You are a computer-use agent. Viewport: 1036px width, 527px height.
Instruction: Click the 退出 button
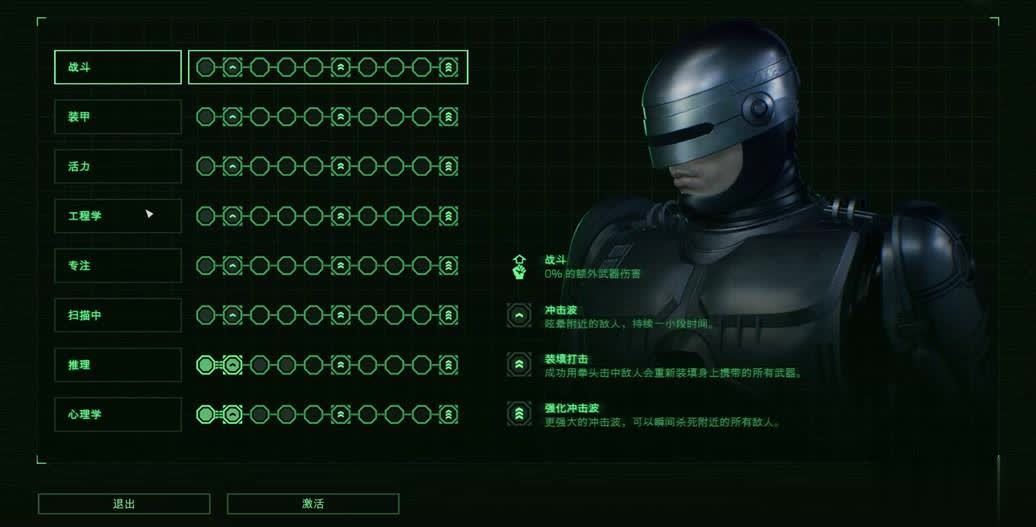click(x=124, y=504)
